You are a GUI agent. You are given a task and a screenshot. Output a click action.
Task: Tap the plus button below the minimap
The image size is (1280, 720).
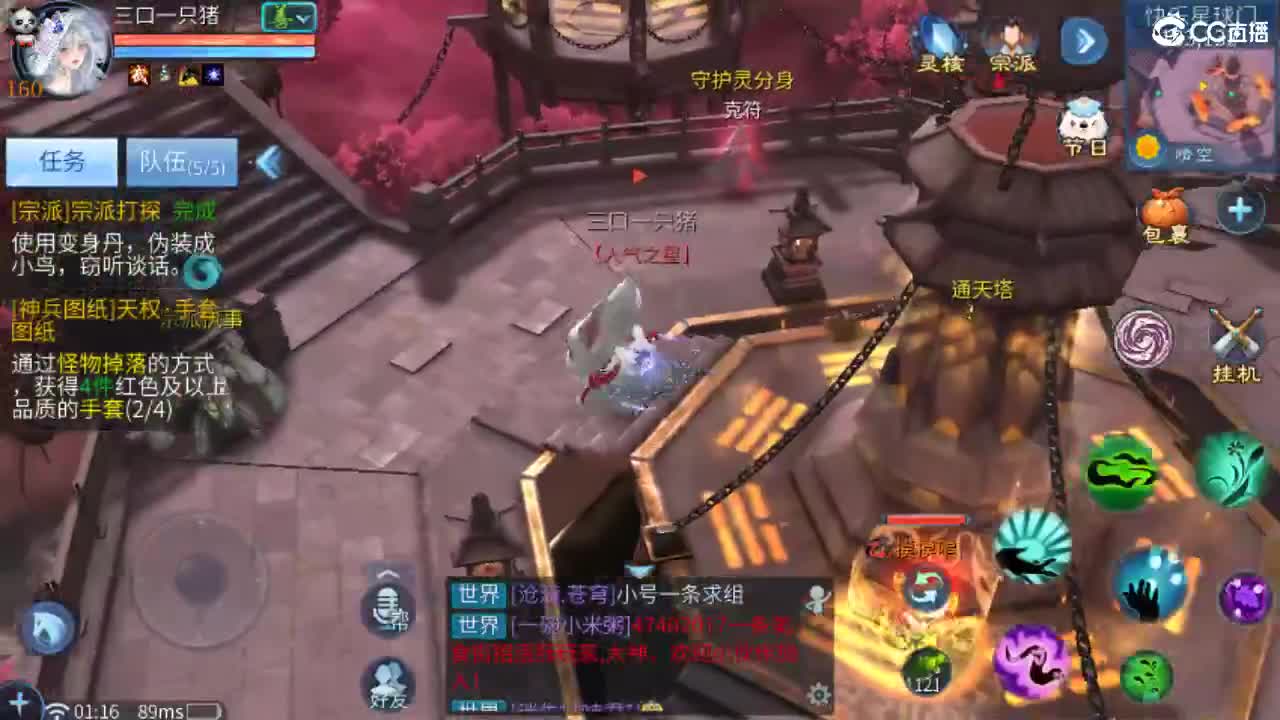(1238, 210)
